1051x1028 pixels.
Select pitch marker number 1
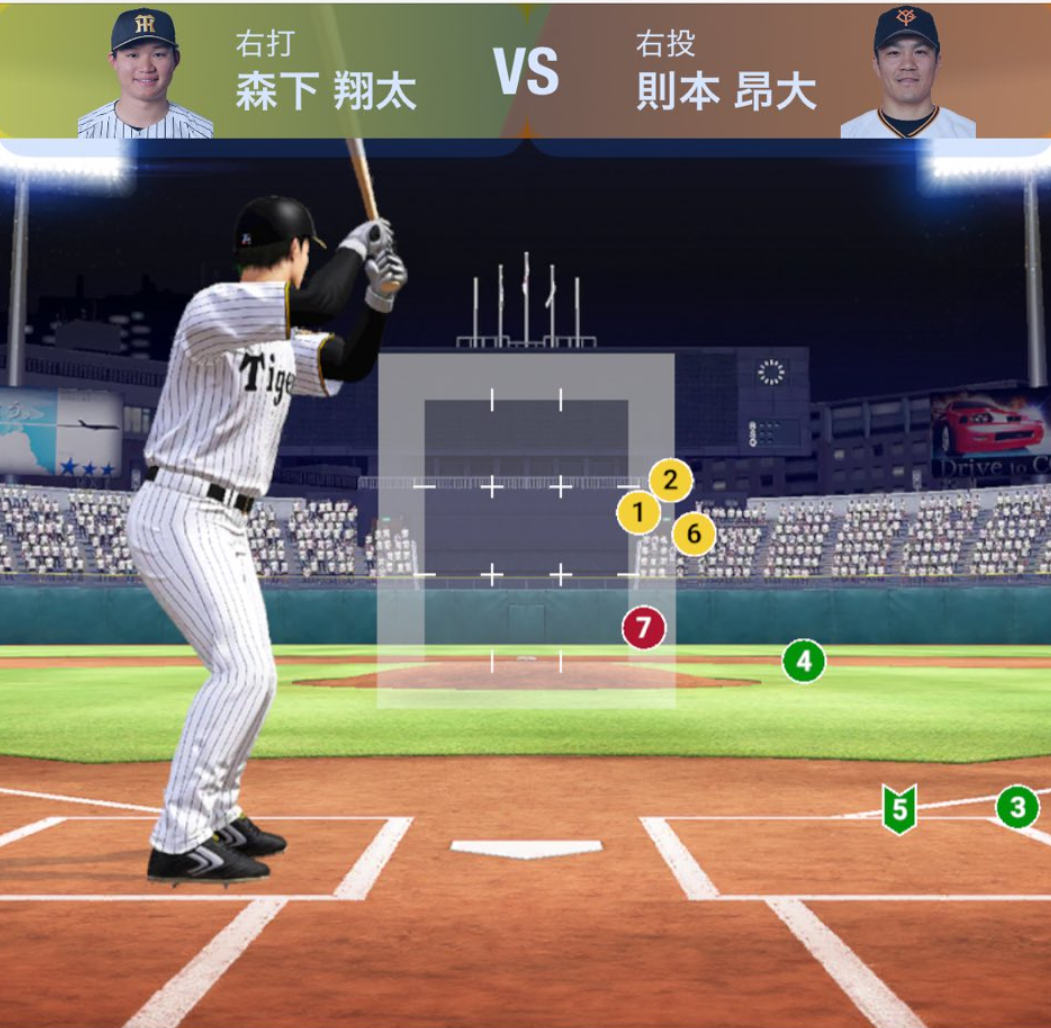click(638, 514)
